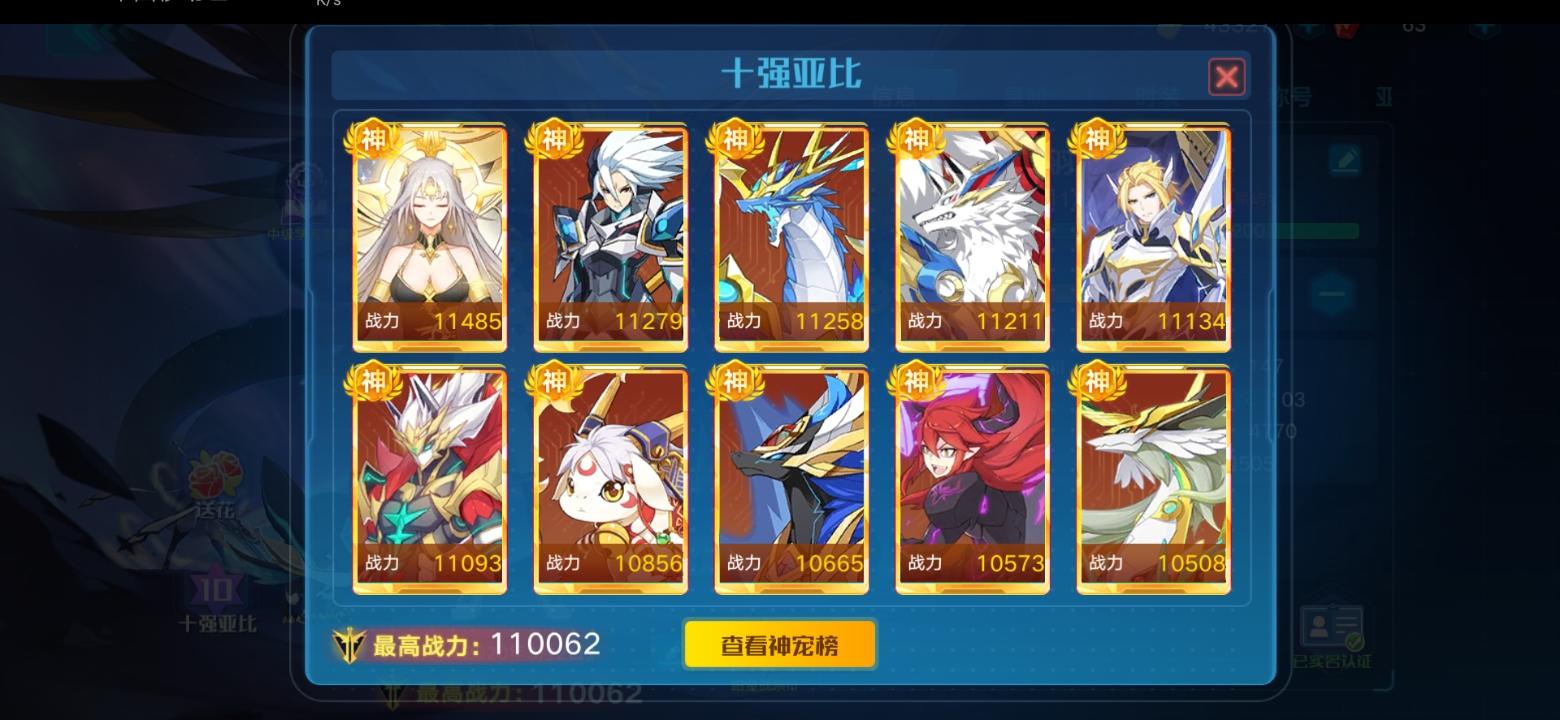Viewport: 1560px width, 720px height.
Task: Expand the wolf card with 战力 11211
Action: [x=972, y=235]
